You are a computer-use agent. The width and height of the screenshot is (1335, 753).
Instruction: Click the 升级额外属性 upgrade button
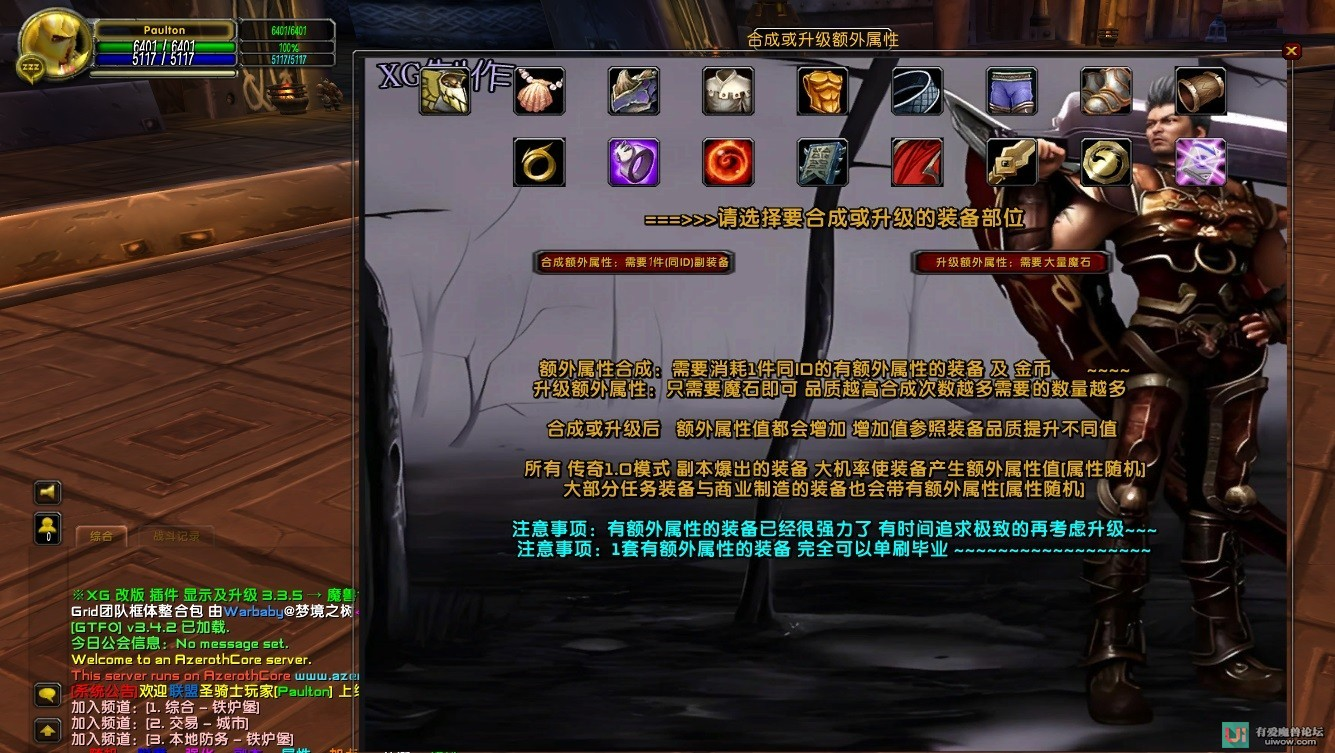(1010, 262)
